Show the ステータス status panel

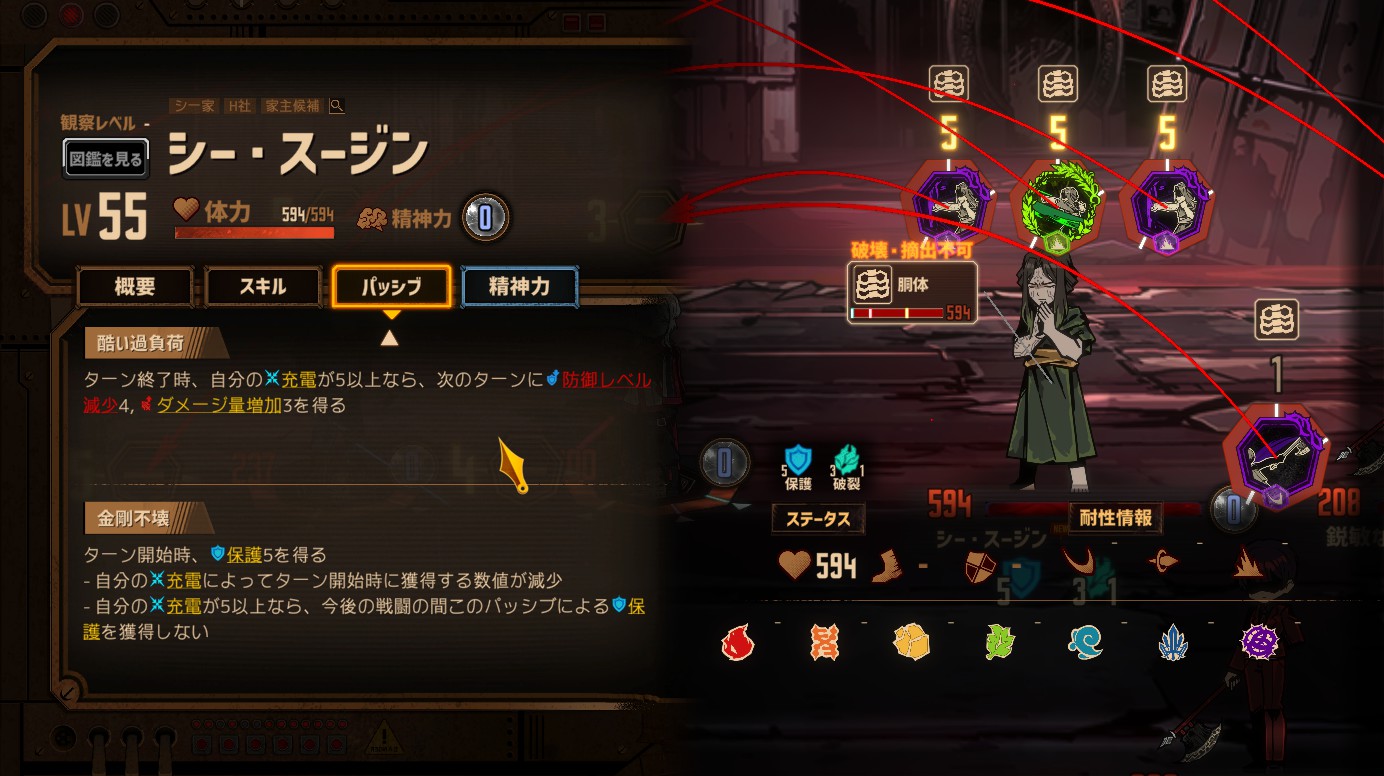[x=818, y=519]
